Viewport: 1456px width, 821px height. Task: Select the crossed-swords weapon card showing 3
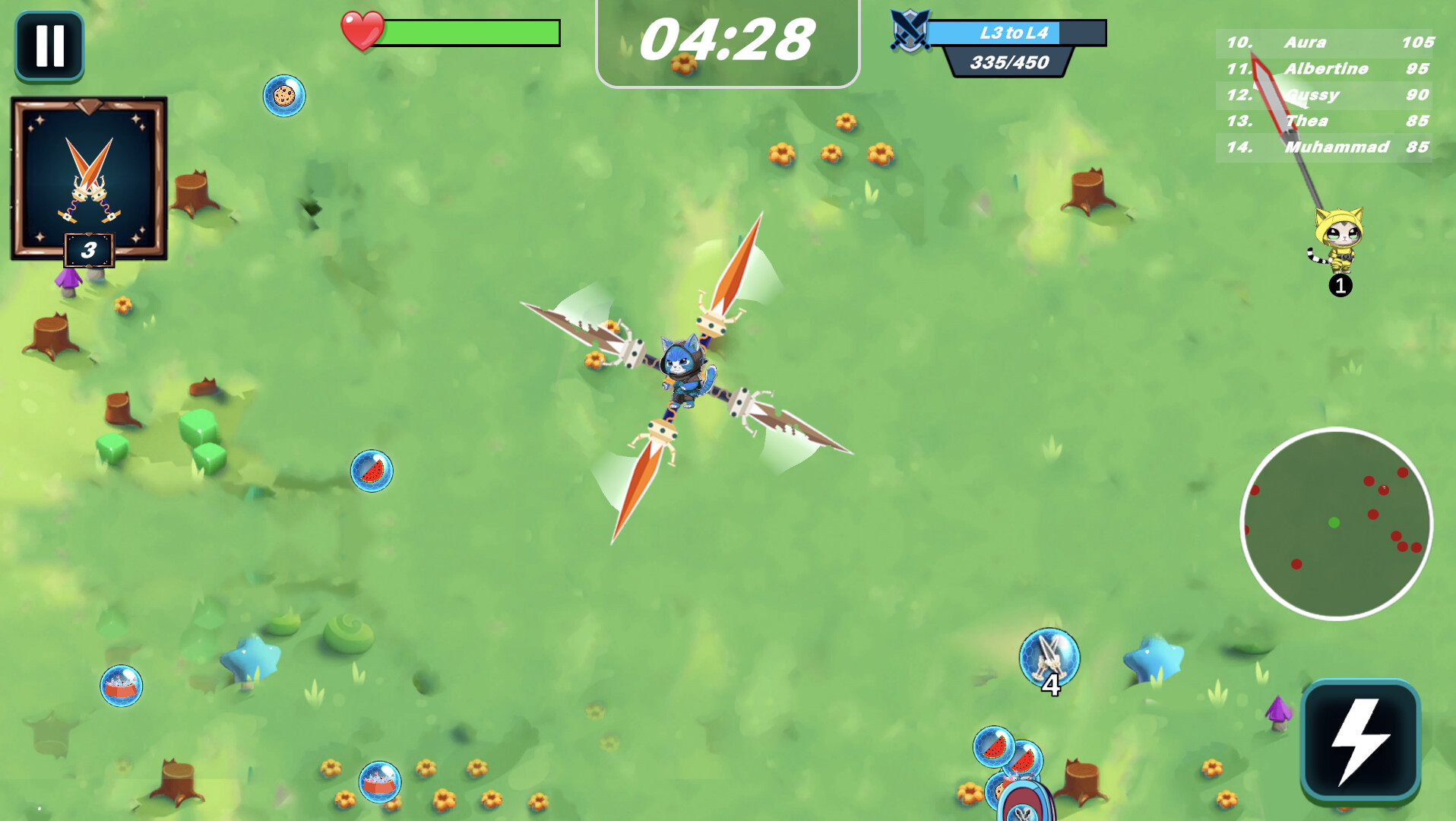[x=87, y=179]
